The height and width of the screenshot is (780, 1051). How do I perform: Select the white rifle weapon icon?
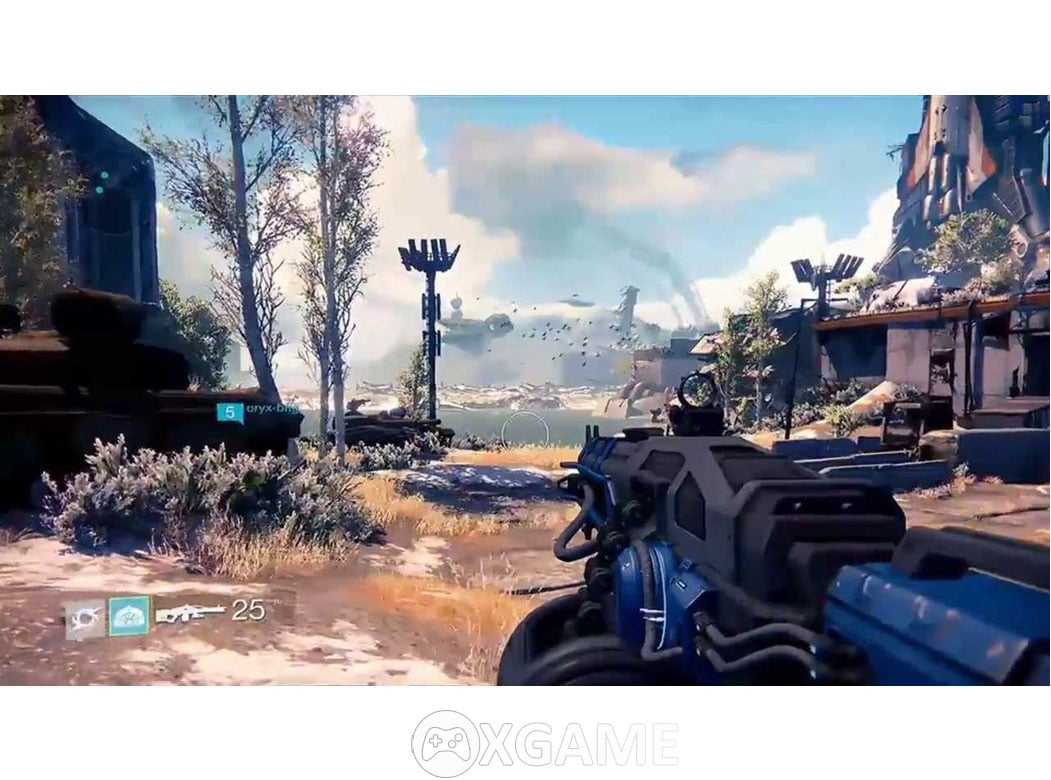point(190,612)
